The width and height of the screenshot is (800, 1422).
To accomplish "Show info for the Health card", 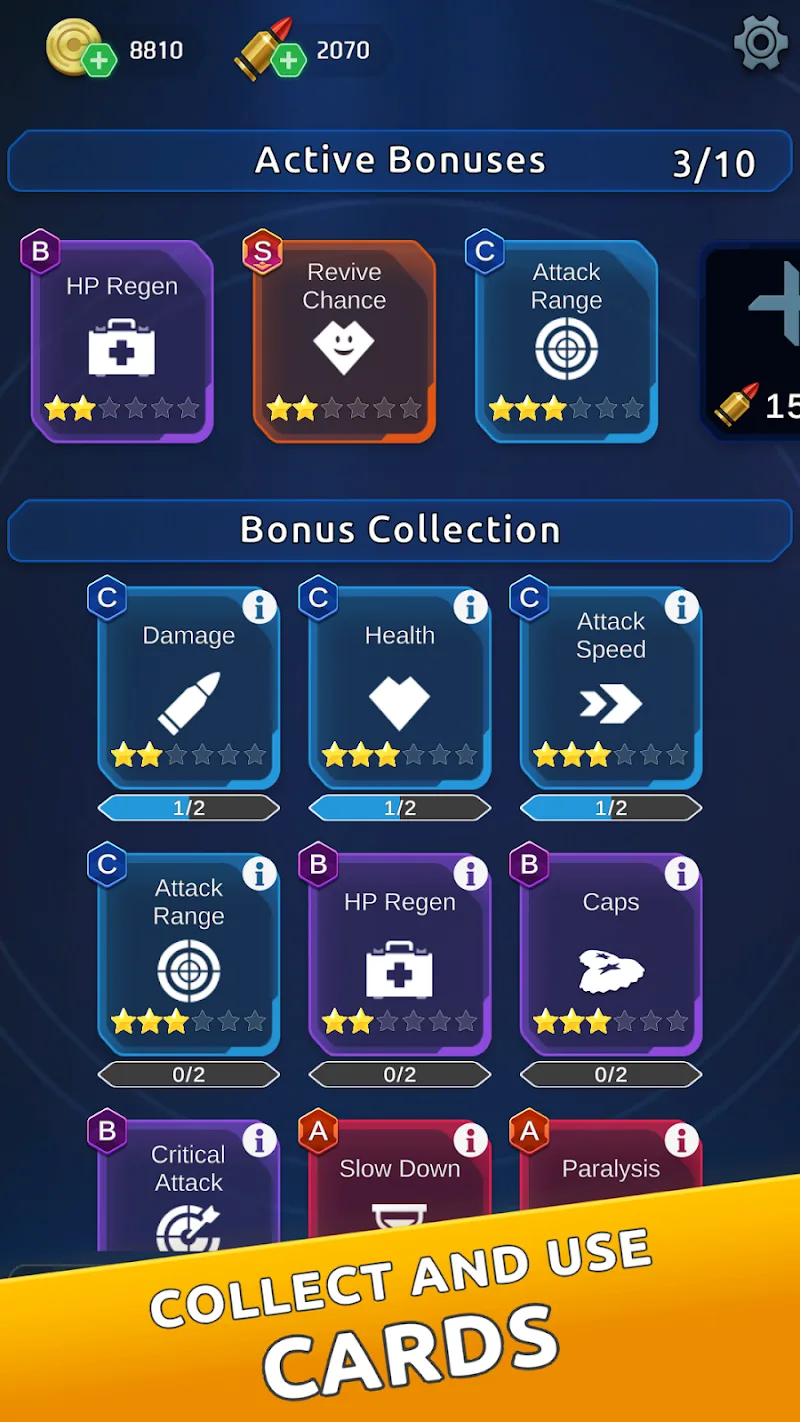I will click(x=470, y=606).
